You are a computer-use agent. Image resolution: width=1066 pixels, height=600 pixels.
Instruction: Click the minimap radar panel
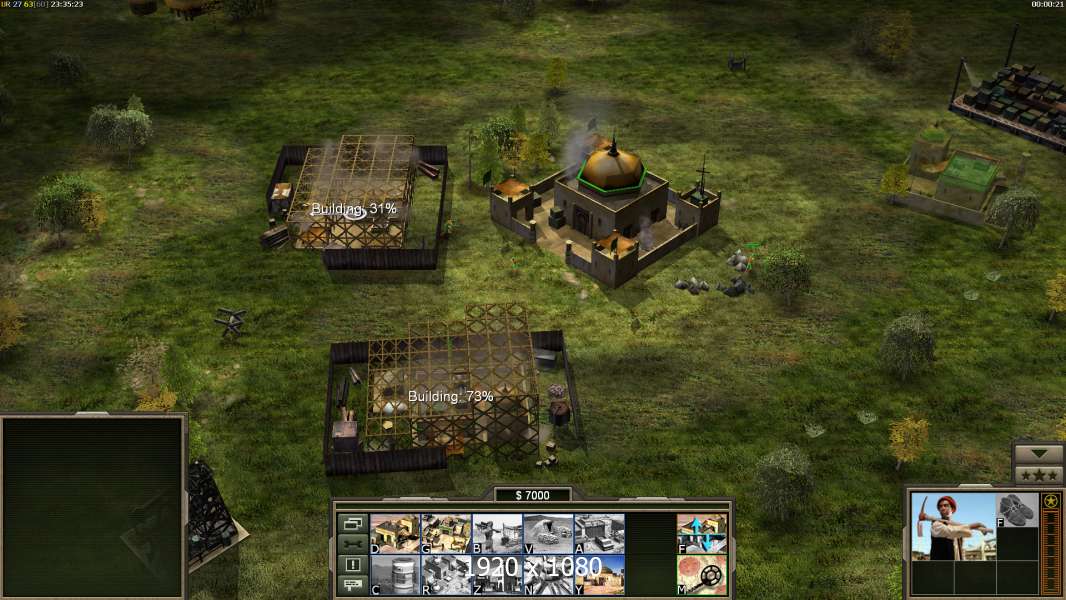93,506
